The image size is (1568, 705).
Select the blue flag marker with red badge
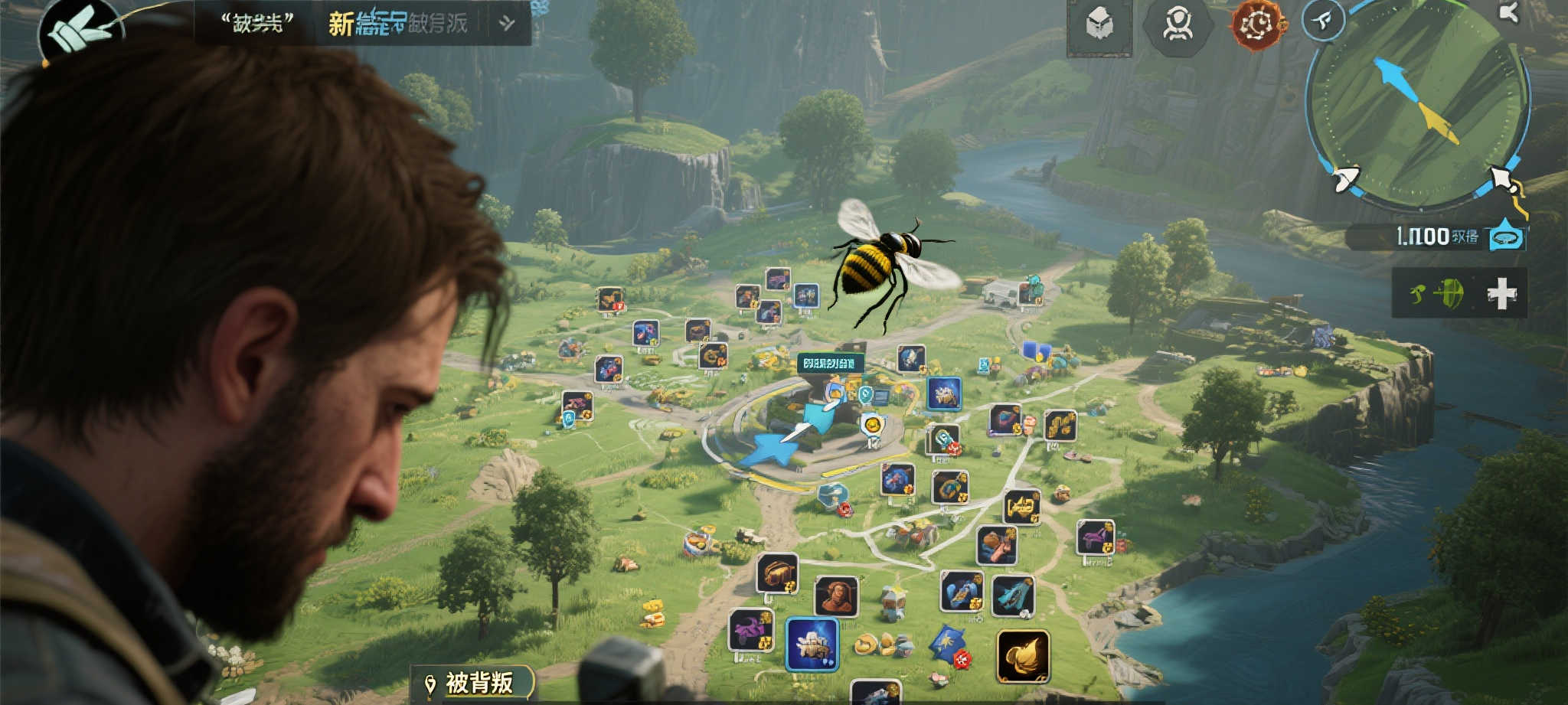(949, 645)
